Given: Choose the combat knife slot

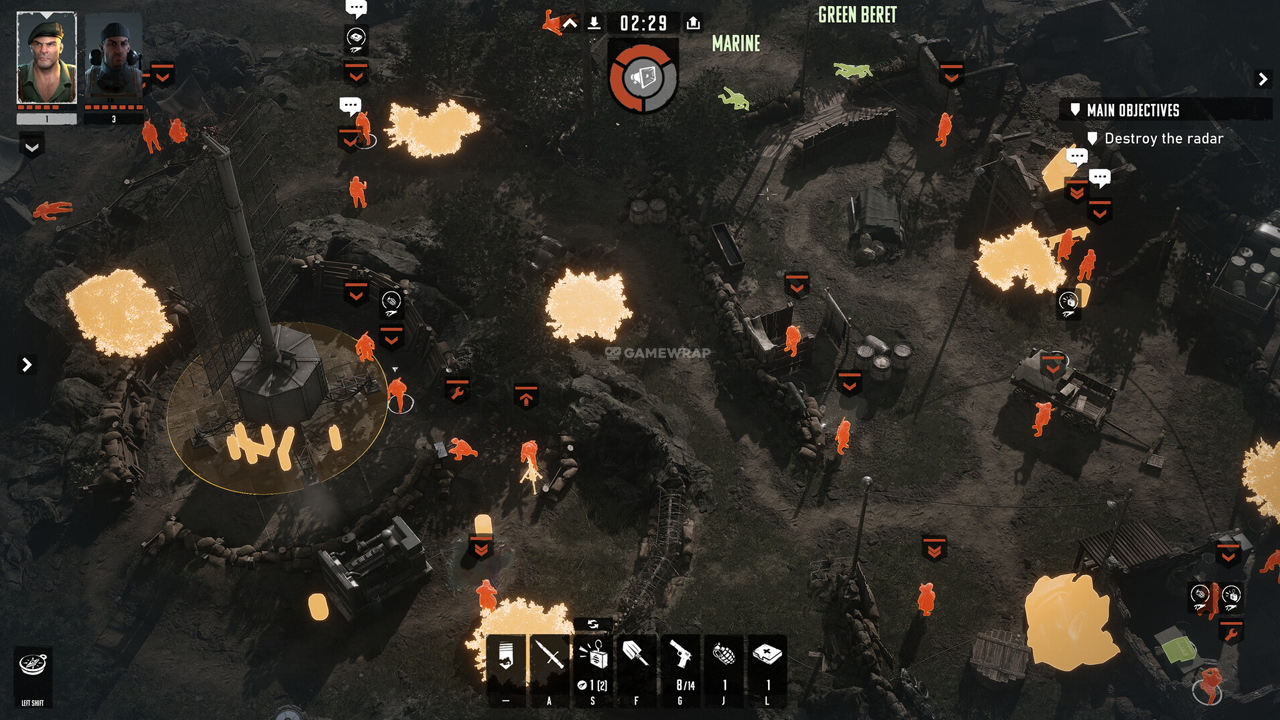Looking at the screenshot, I should pyautogui.click(x=549, y=659).
